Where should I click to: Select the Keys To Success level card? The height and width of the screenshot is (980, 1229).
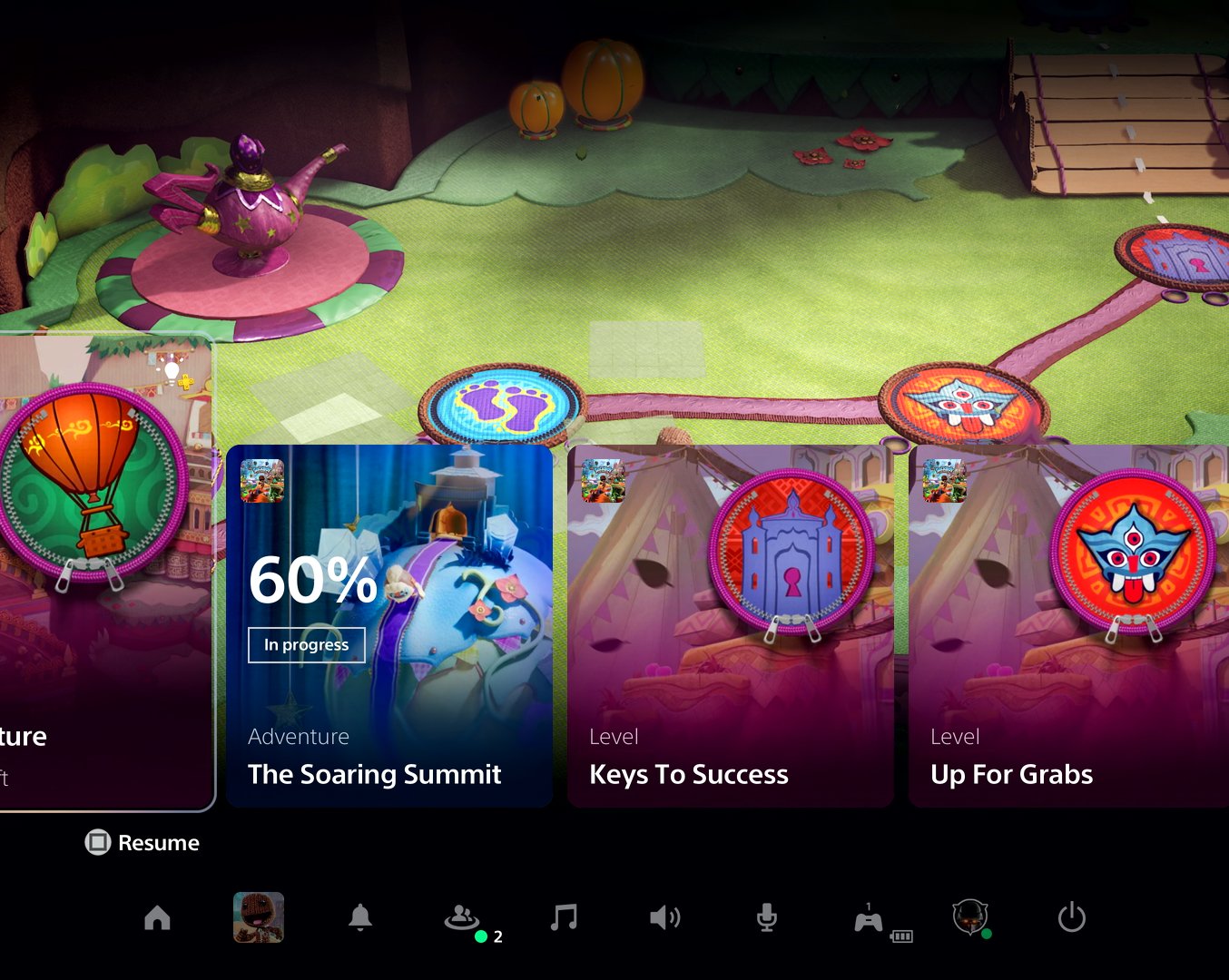pos(730,626)
